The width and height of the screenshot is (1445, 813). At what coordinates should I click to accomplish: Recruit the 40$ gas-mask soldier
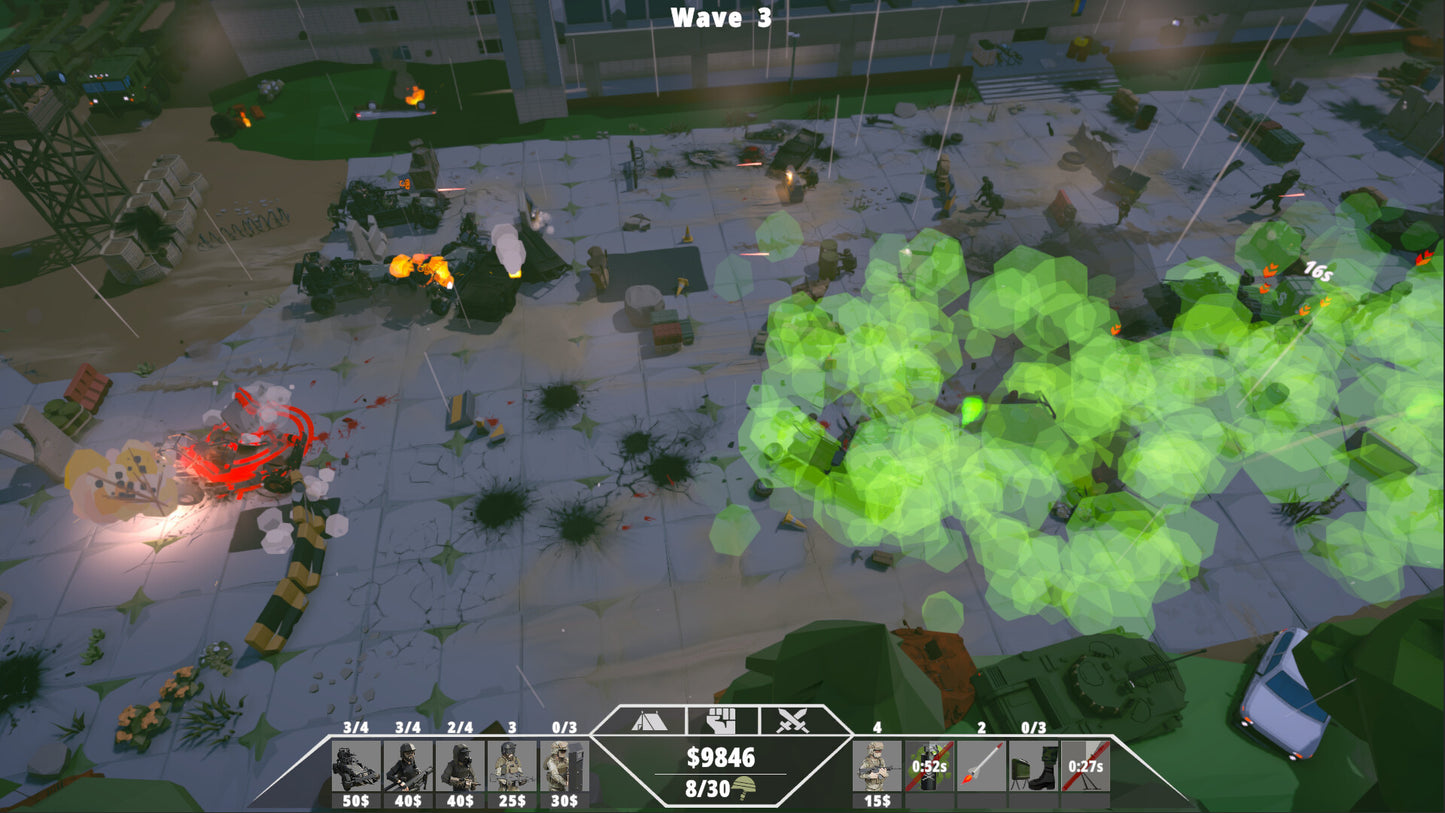[x=460, y=767]
